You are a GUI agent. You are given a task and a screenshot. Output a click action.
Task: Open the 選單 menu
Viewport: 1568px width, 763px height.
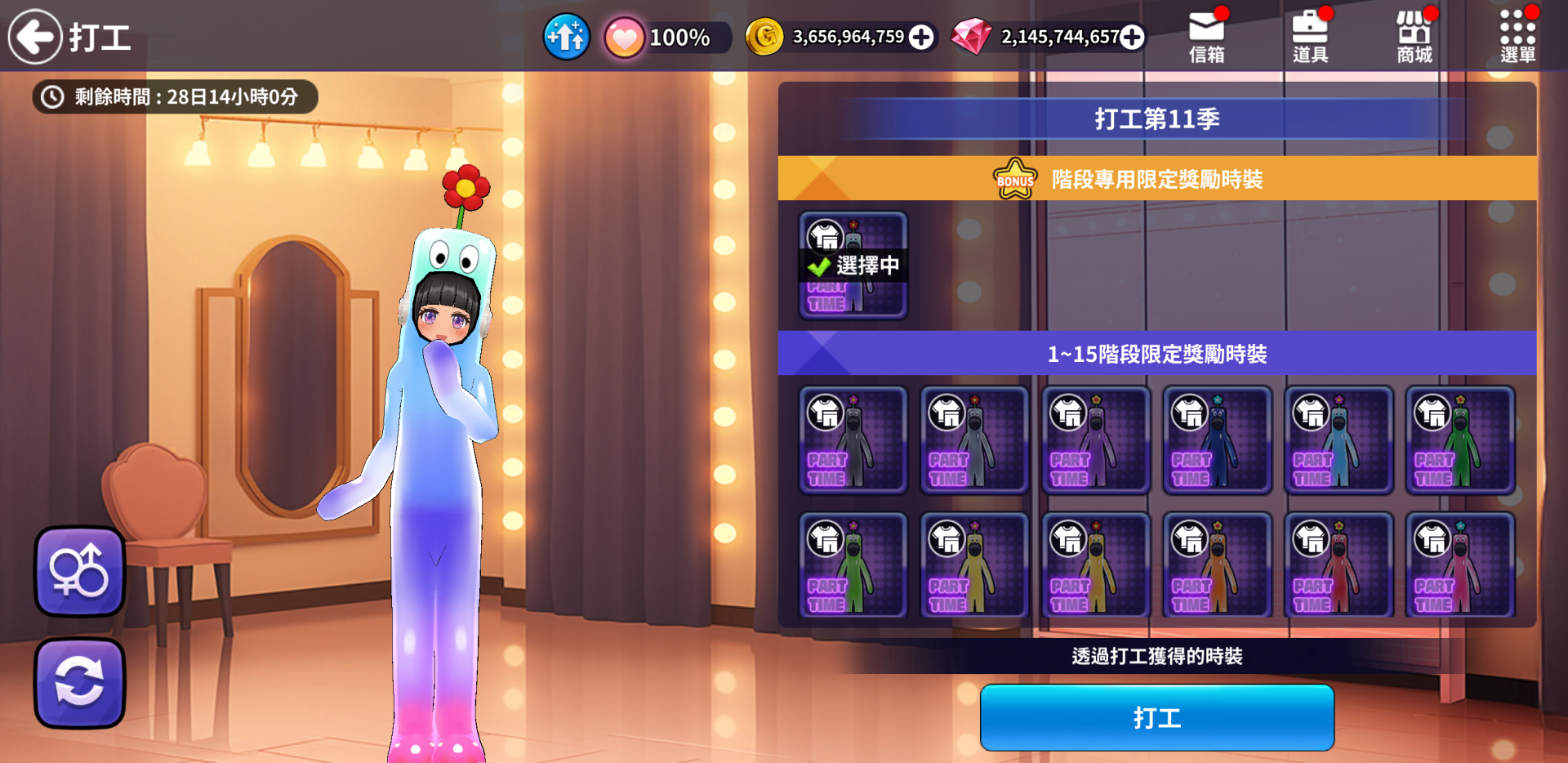point(1517,38)
